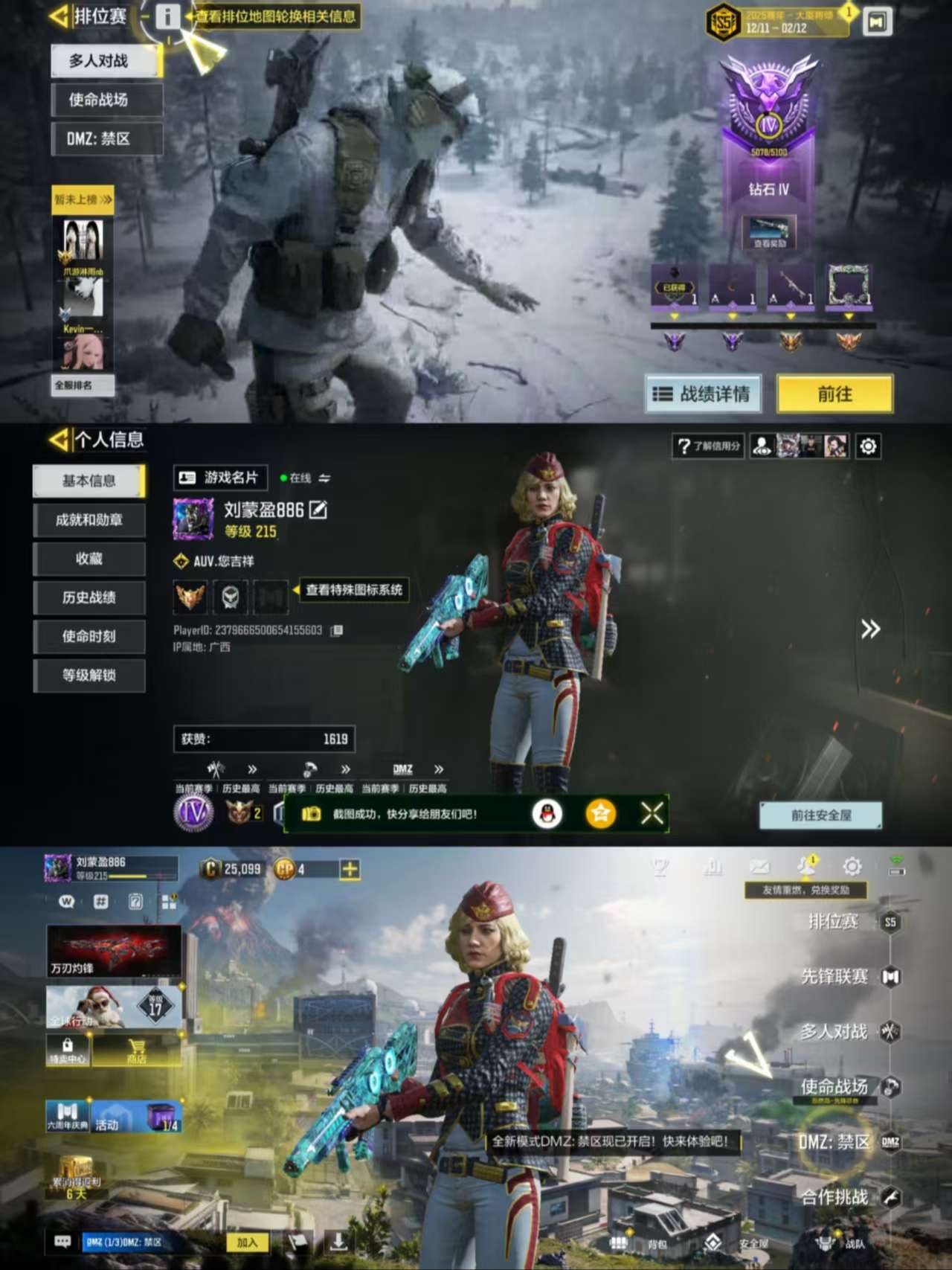Open 全服排名 server leaderboard
The image size is (952, 1270).
pos(82,385)
